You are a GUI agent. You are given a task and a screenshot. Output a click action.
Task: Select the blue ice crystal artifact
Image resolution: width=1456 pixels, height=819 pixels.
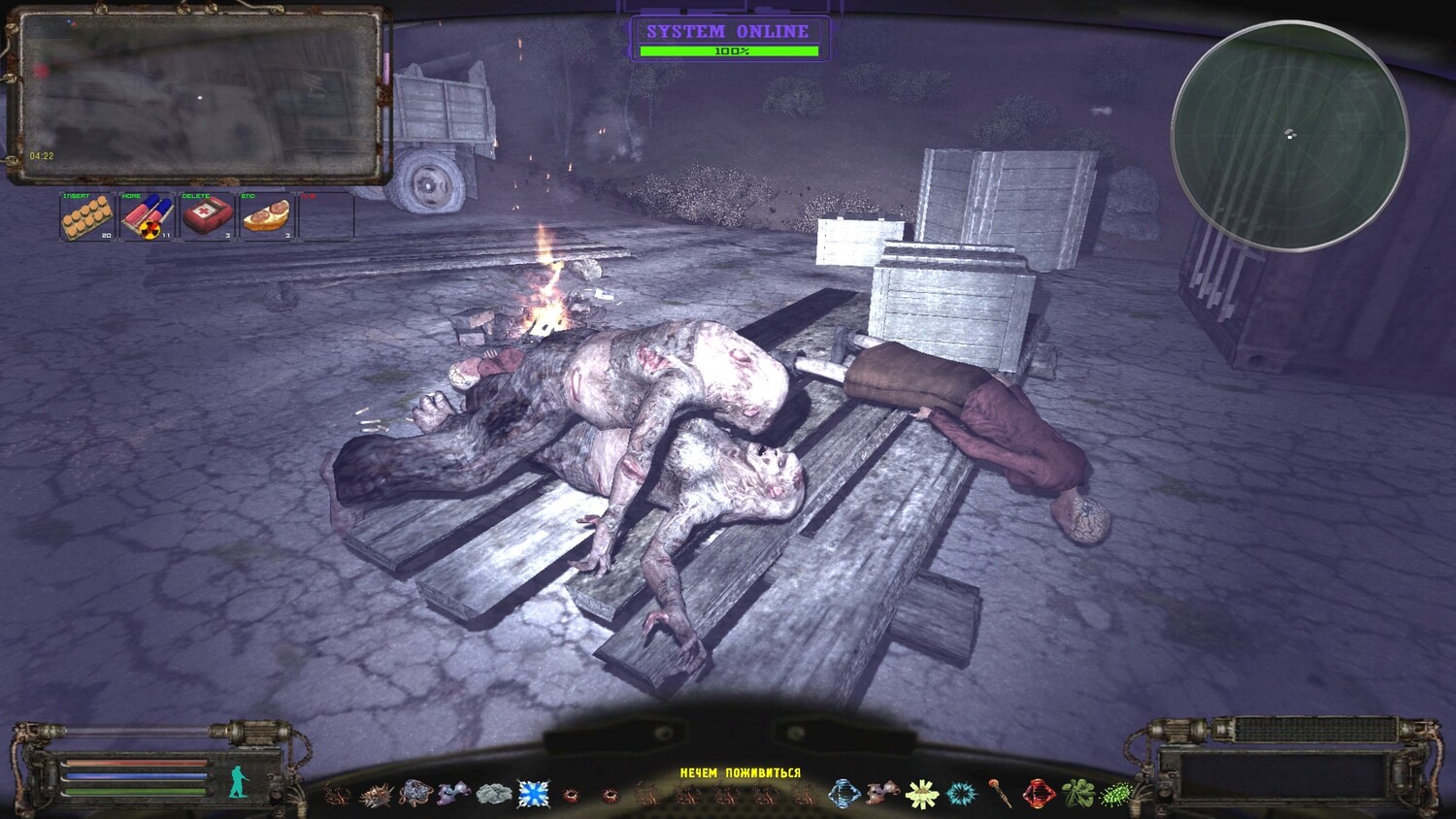pos(533,794)
